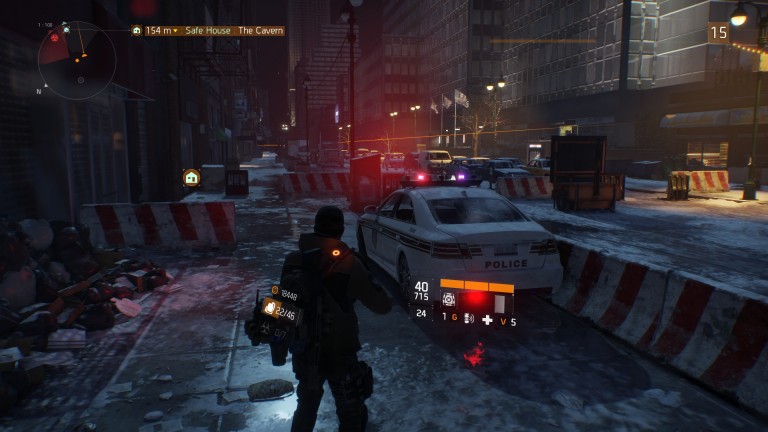Open the circular minimap
Image resolution: width=768 pixels, height=432 pixels.
click(77, 60)
